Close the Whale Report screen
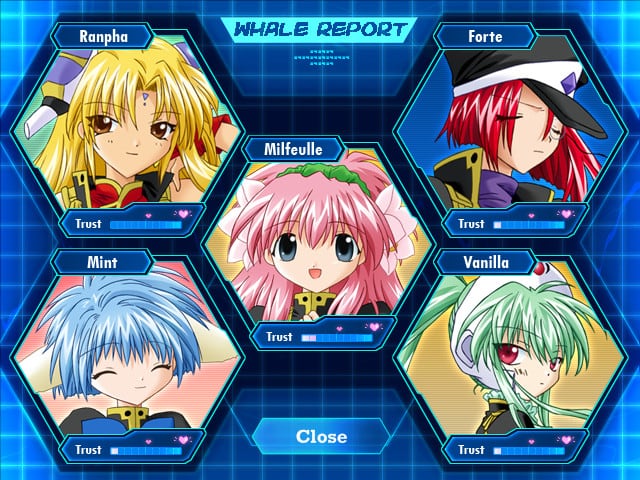 click(321, 436)
